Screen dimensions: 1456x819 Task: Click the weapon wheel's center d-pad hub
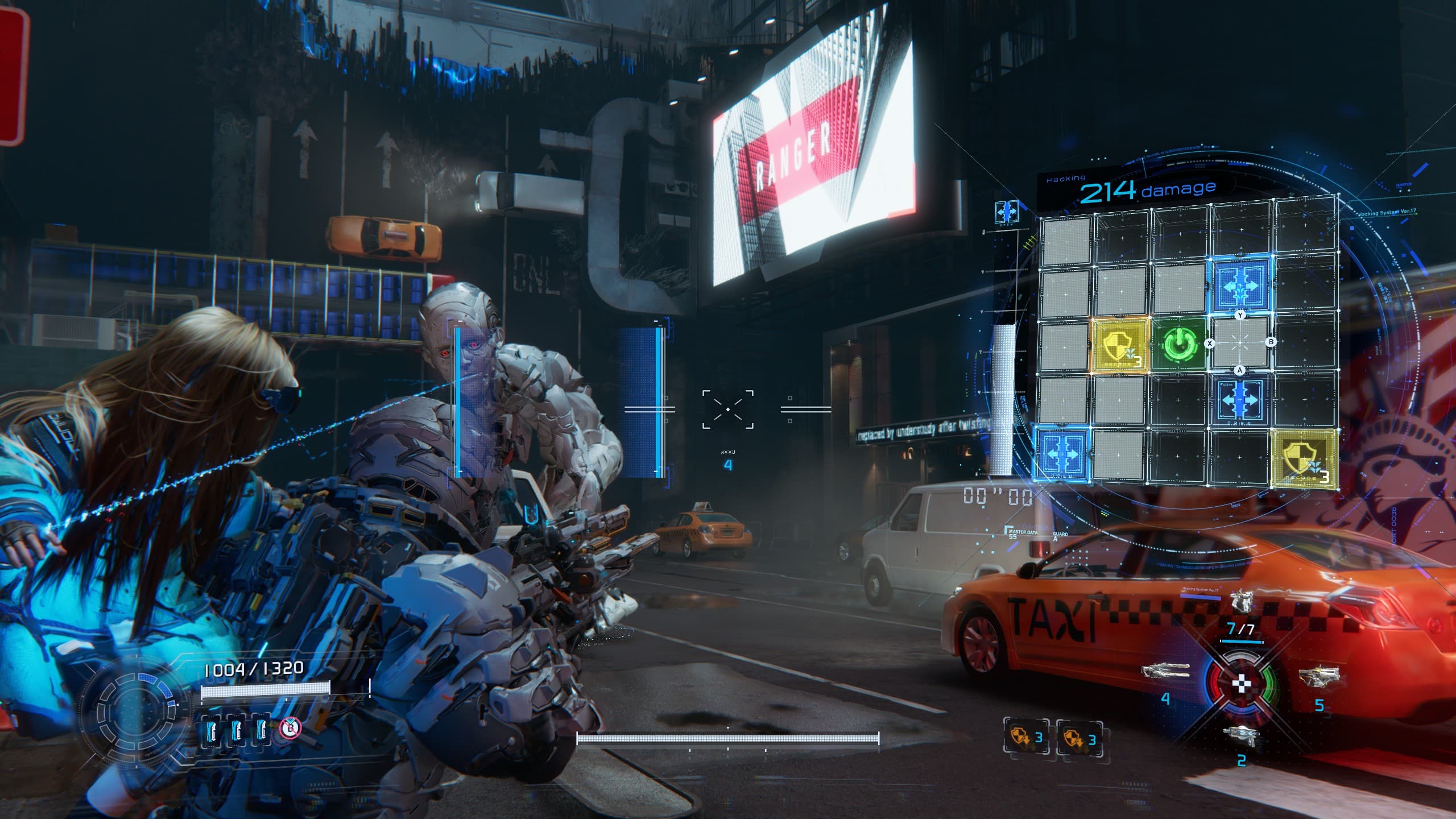[1241, 684]
